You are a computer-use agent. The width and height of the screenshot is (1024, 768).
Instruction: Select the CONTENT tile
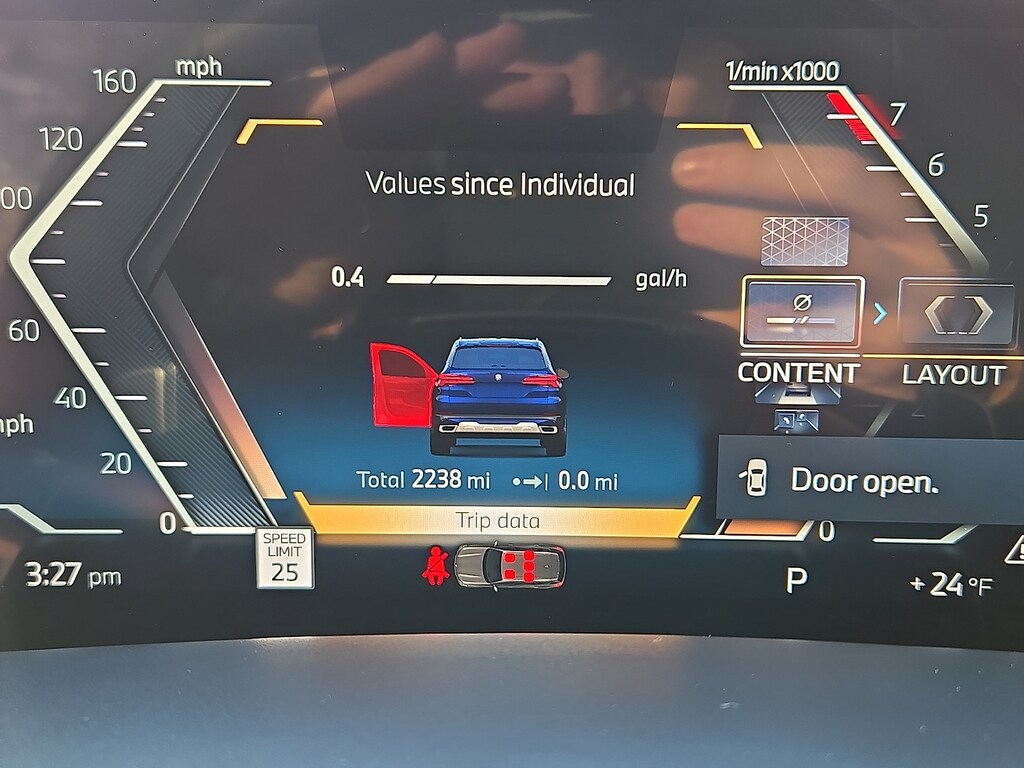(x=802, y=312)
